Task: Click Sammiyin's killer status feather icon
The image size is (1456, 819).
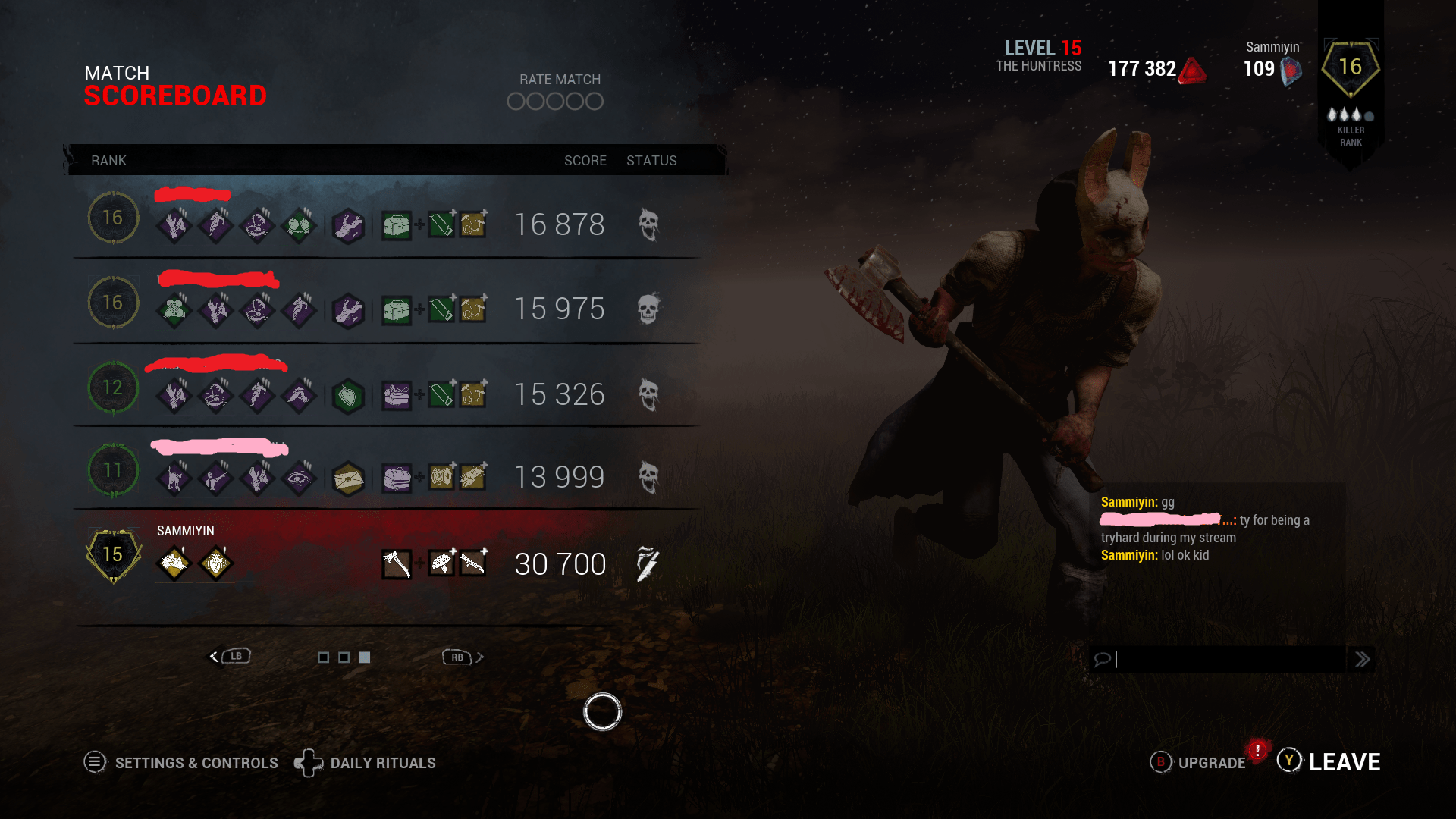Action: [646, 564]
